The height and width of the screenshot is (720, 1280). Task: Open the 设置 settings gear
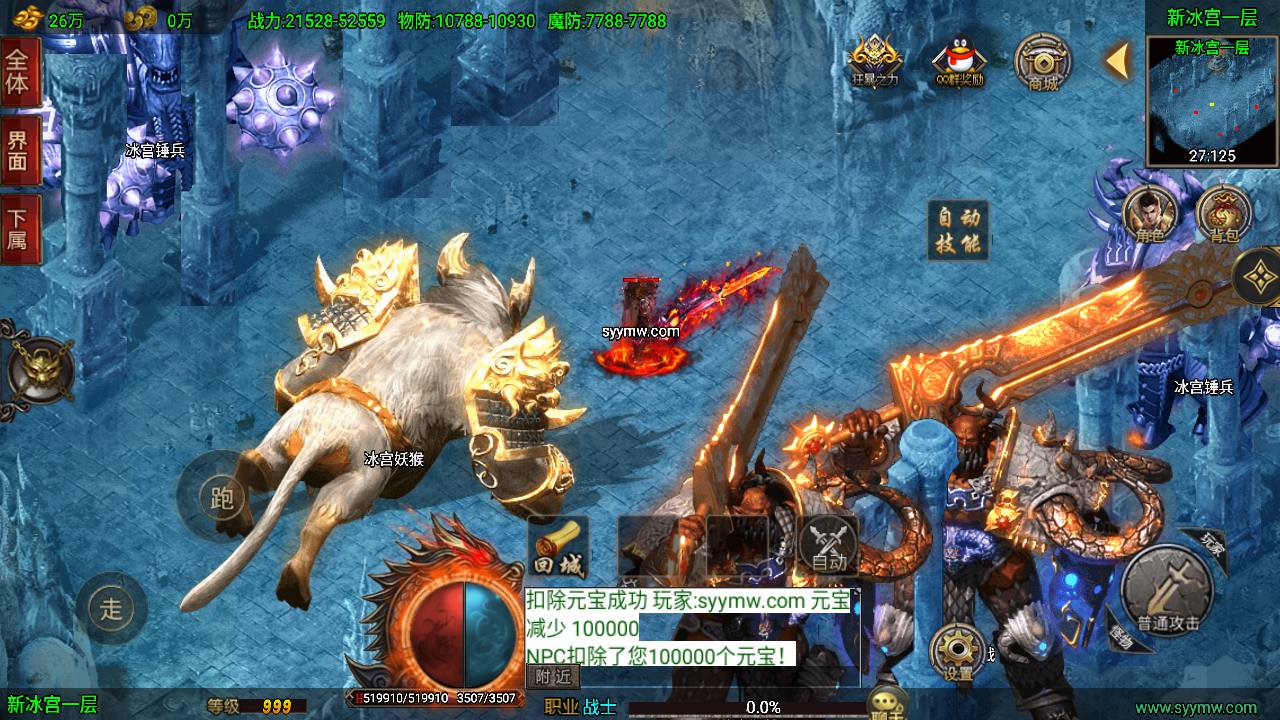pos(958,653)
